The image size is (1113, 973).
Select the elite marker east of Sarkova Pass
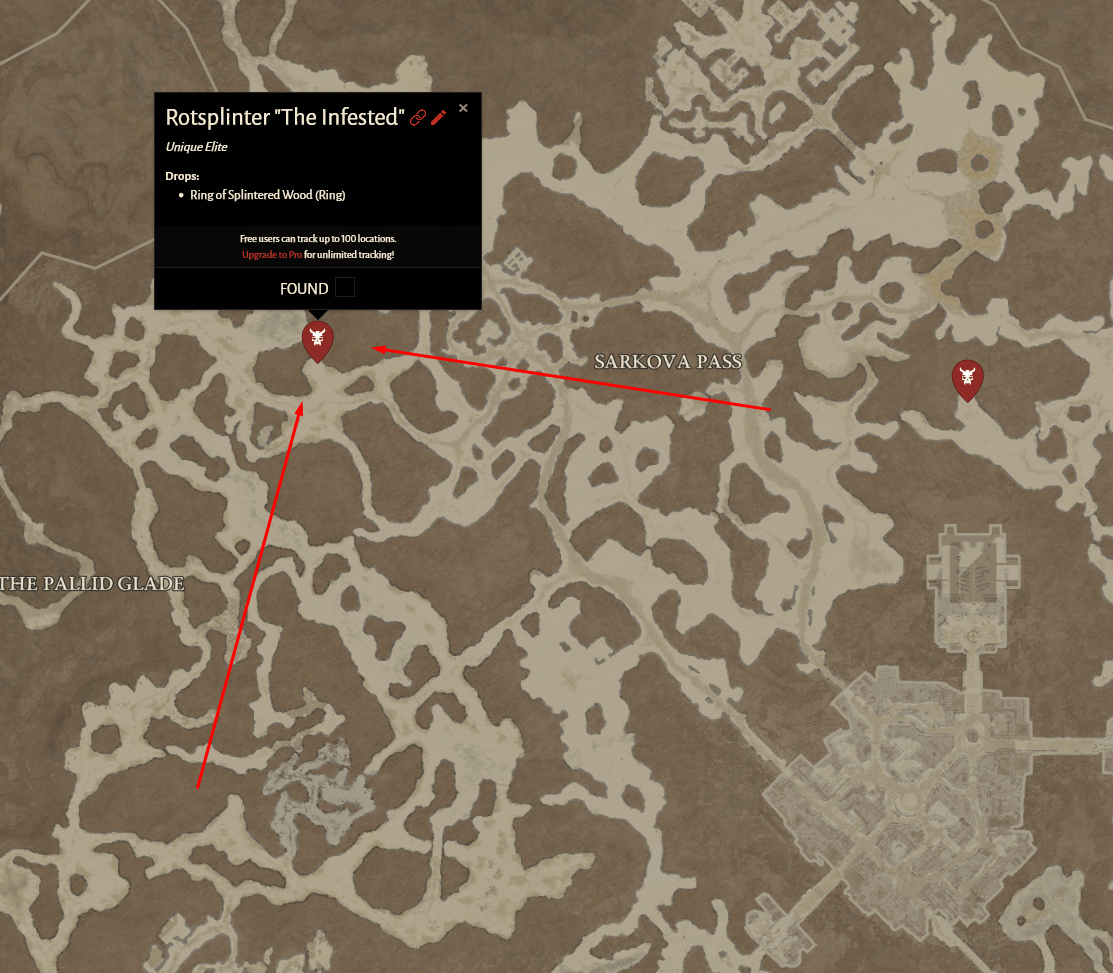pyautogui.click(x=967, y=378)
